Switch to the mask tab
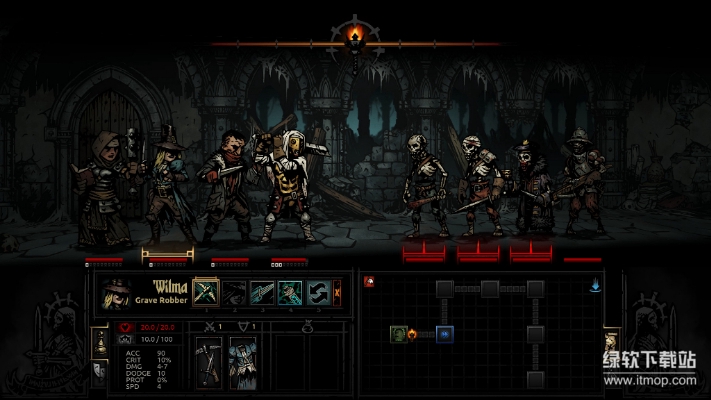 100,370
